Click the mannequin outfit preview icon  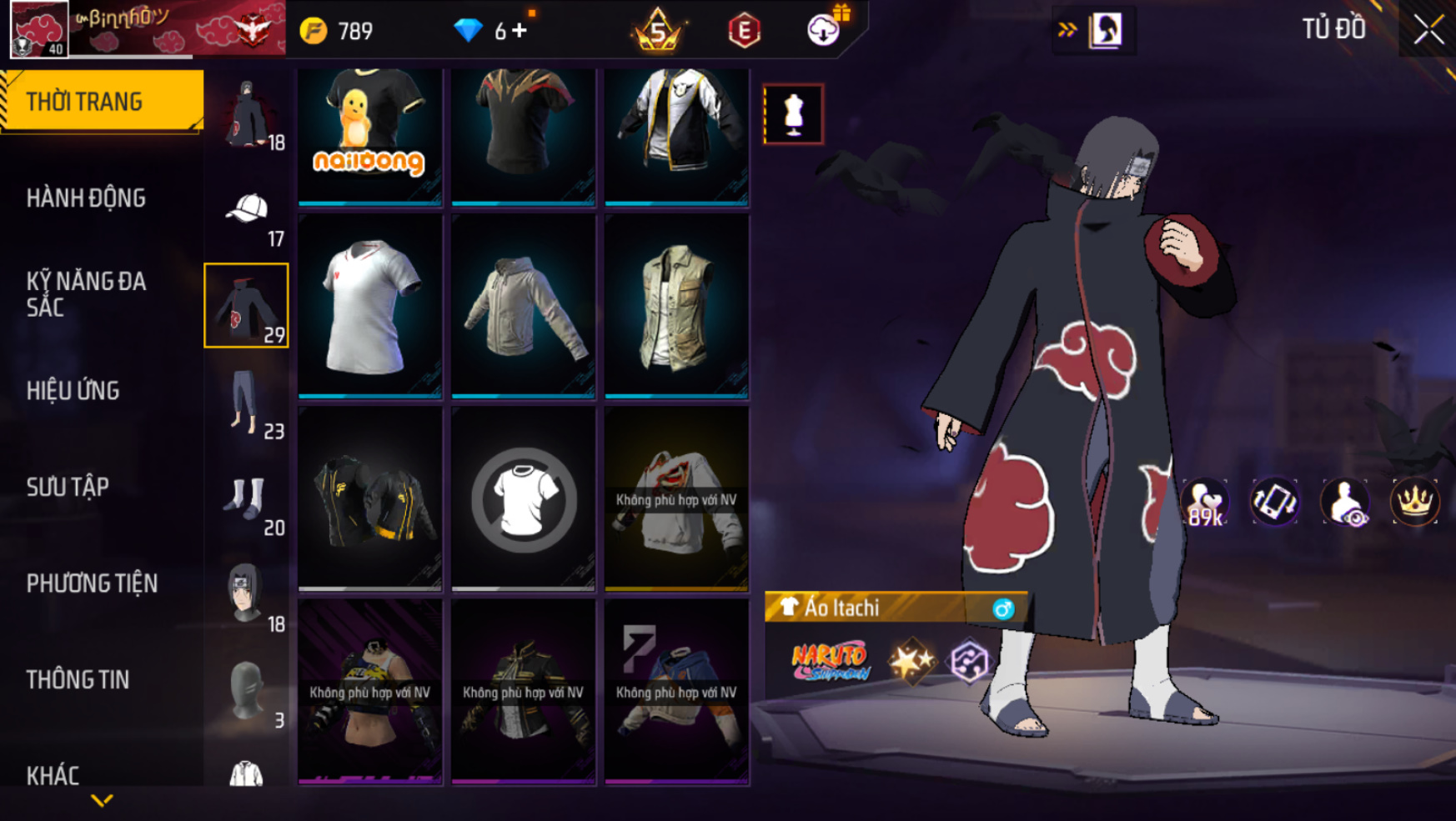click(793, 114)
